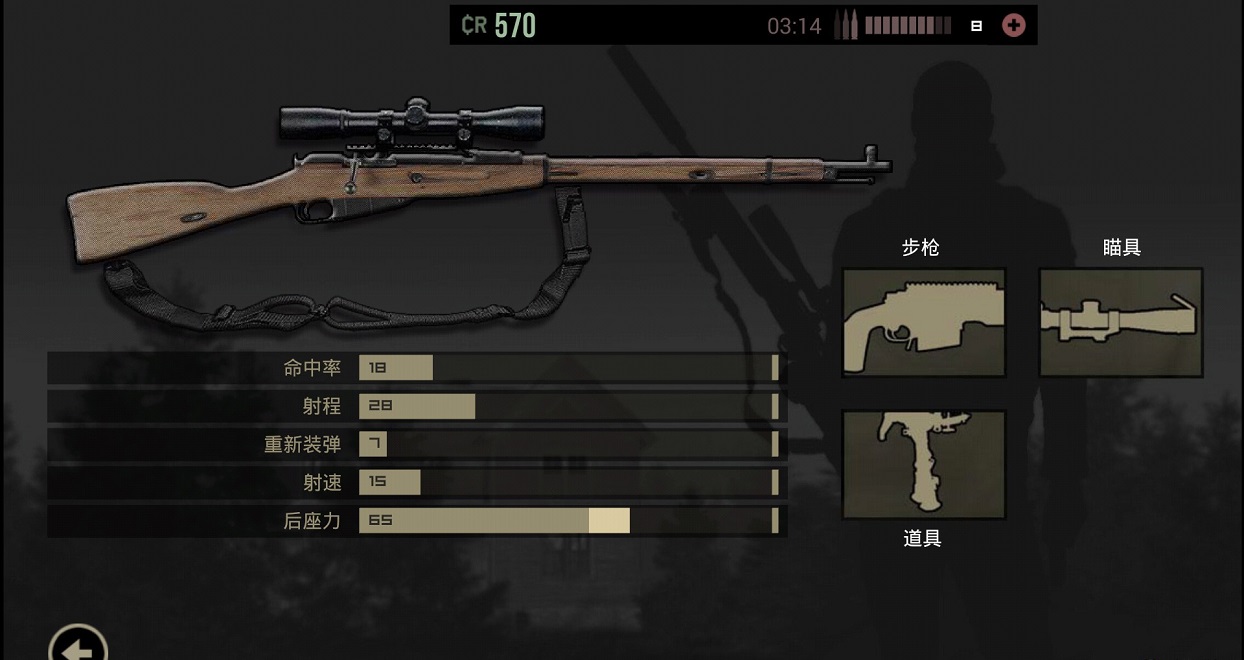This screenshot has height=660, width=1244.
Task: Select the scope (瞄具) upgrade slot
Action: tap(1120, 322)
